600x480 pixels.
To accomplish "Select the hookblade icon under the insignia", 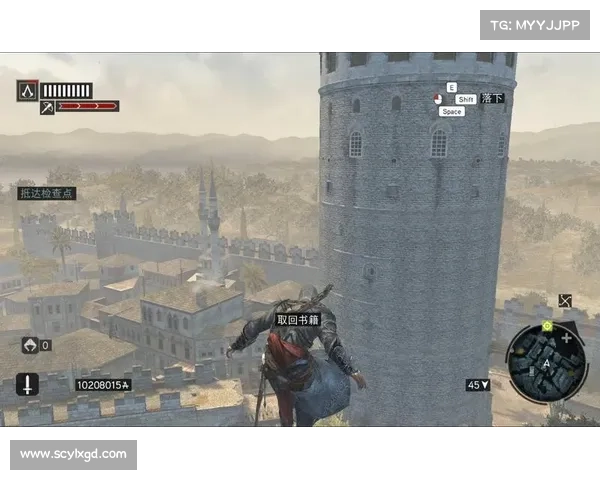I will click(46, 107).
